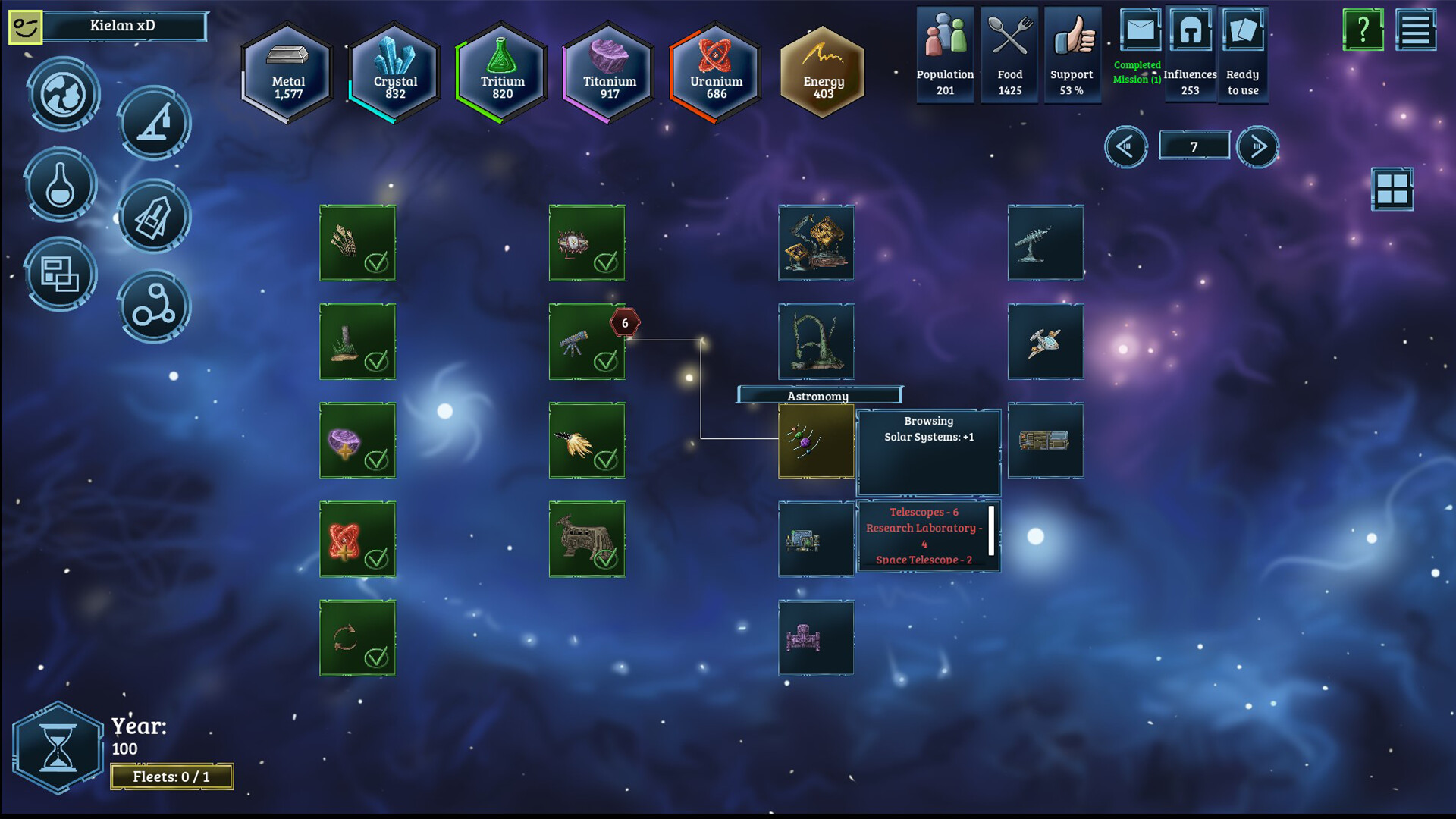Select the construction crane icon
1456x819 pixels.
click(x=154, y=124)
